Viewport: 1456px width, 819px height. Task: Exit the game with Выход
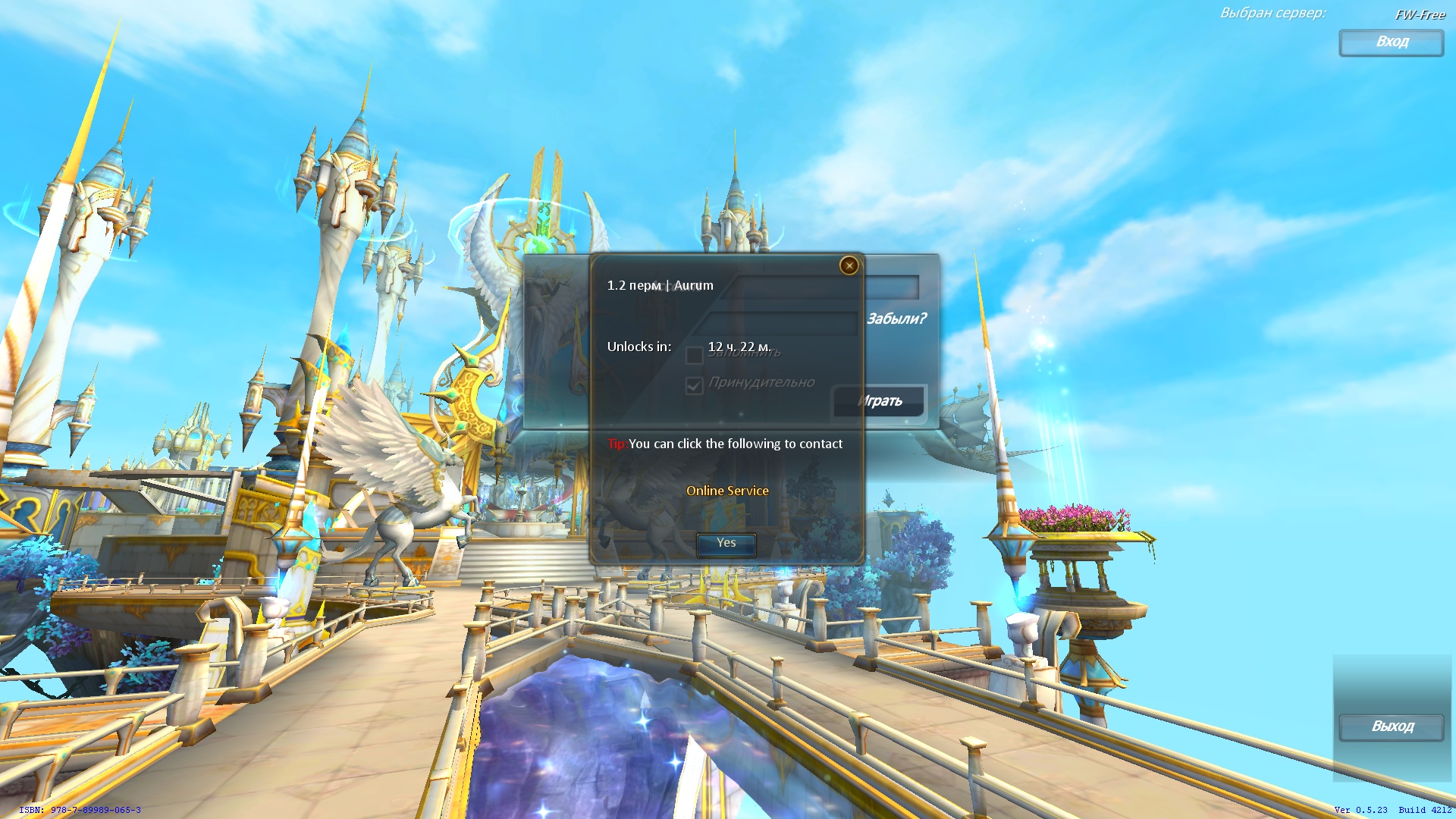coord(1392,726)
